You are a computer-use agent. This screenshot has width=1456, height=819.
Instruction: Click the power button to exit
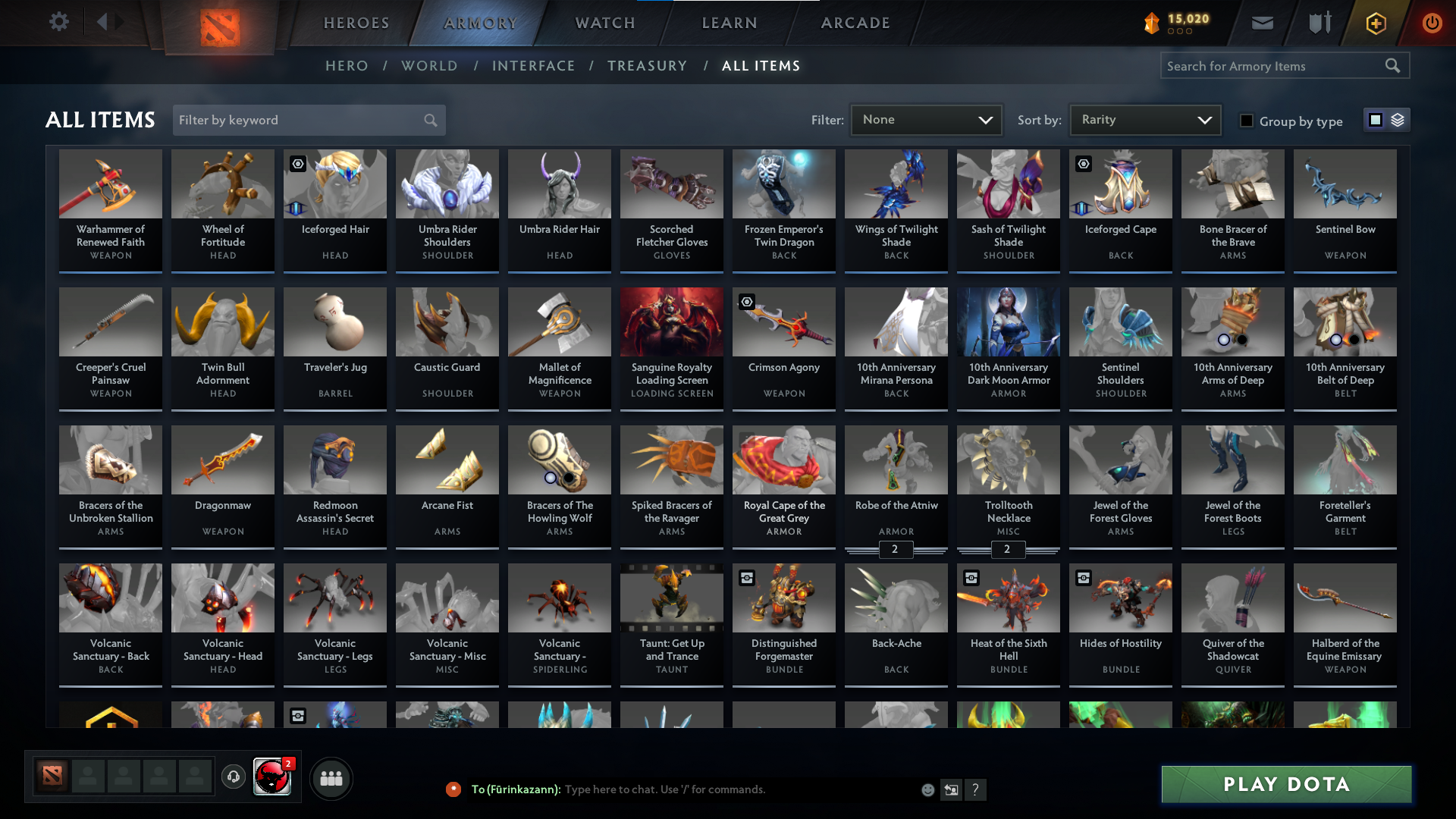click(x=1432, y=23)
